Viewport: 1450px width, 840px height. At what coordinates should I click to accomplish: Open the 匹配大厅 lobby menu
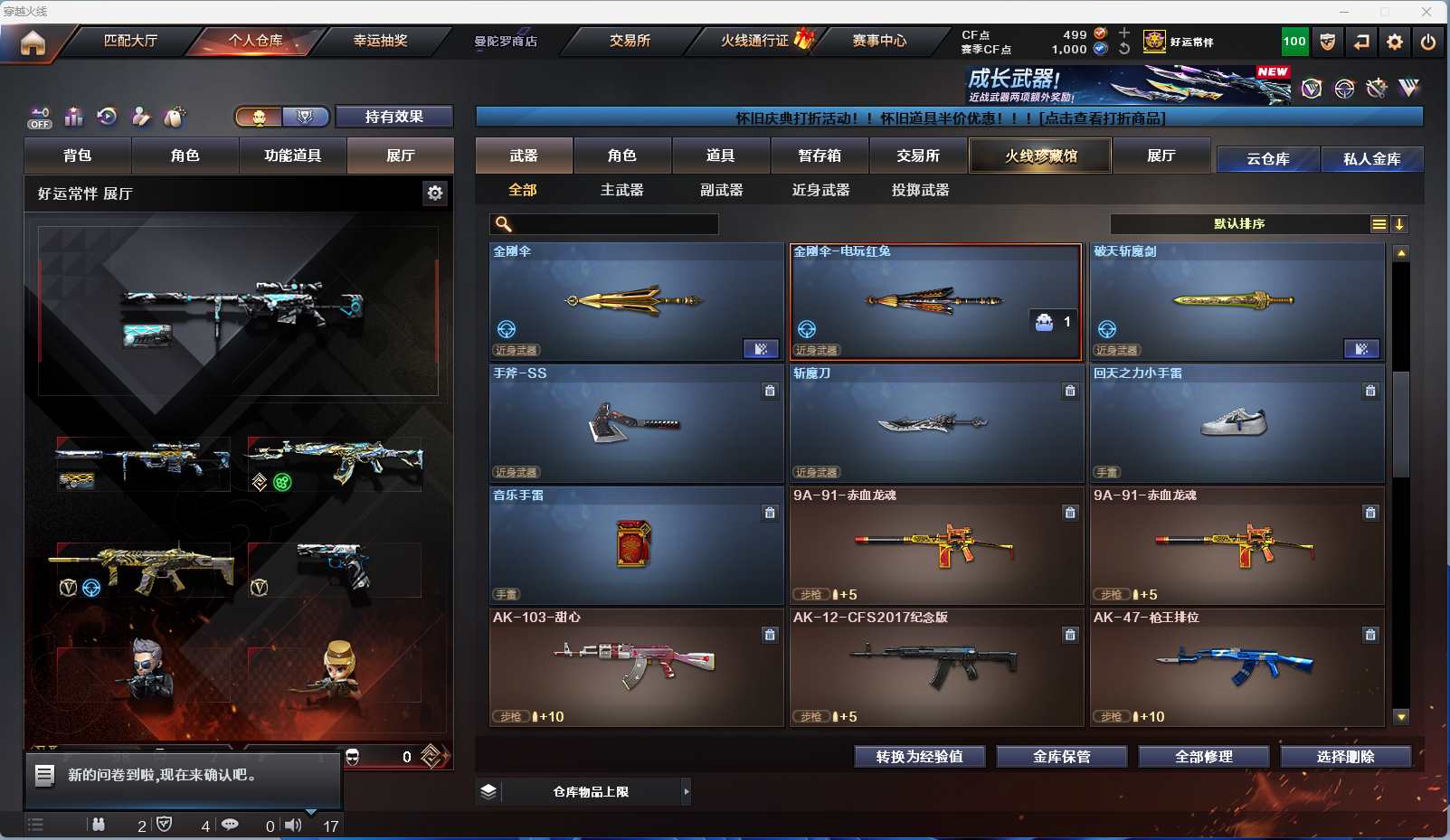click(x=130, y=41)
